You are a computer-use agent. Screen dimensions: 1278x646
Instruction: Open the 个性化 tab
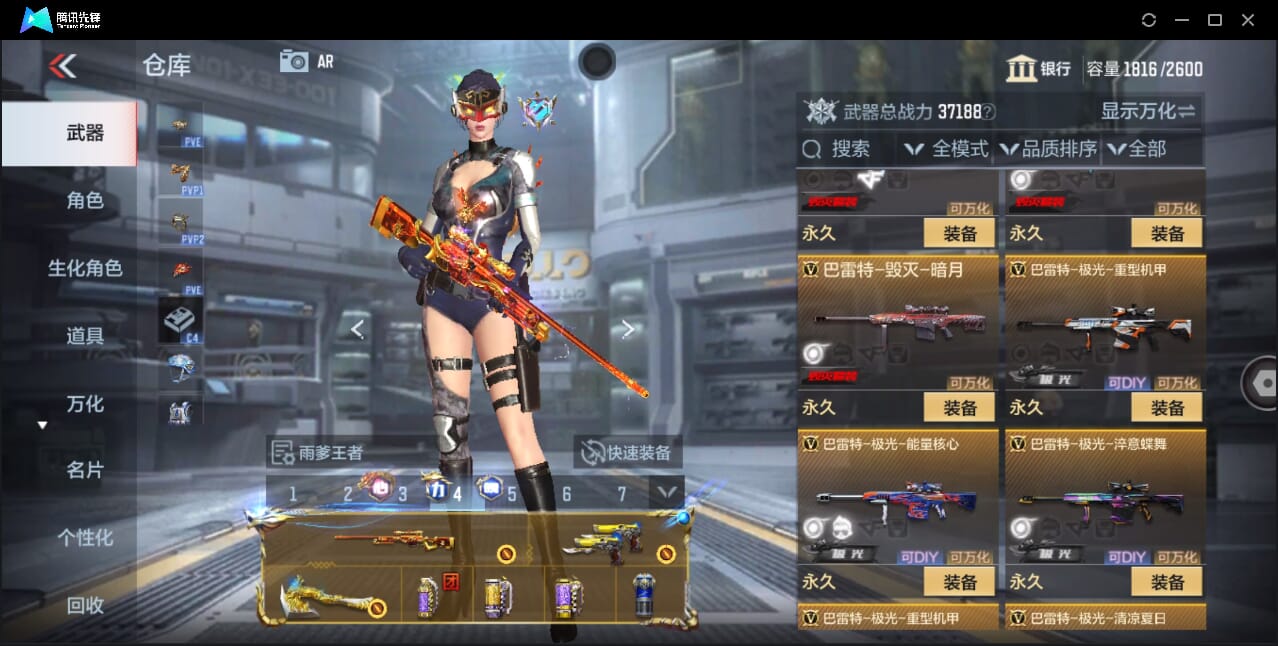(85, 538)
